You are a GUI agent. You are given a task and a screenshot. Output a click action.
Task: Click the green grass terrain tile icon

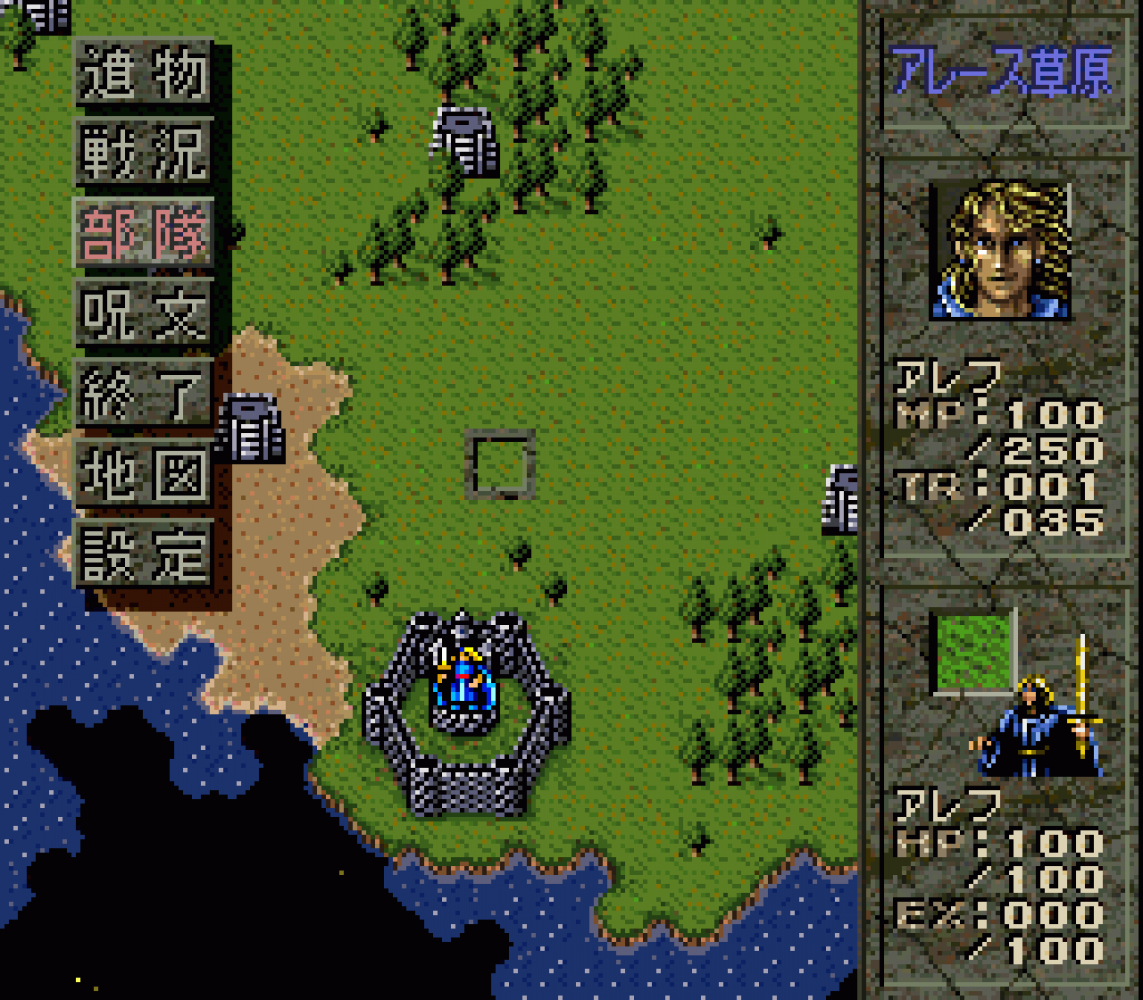tap(974, 651)
